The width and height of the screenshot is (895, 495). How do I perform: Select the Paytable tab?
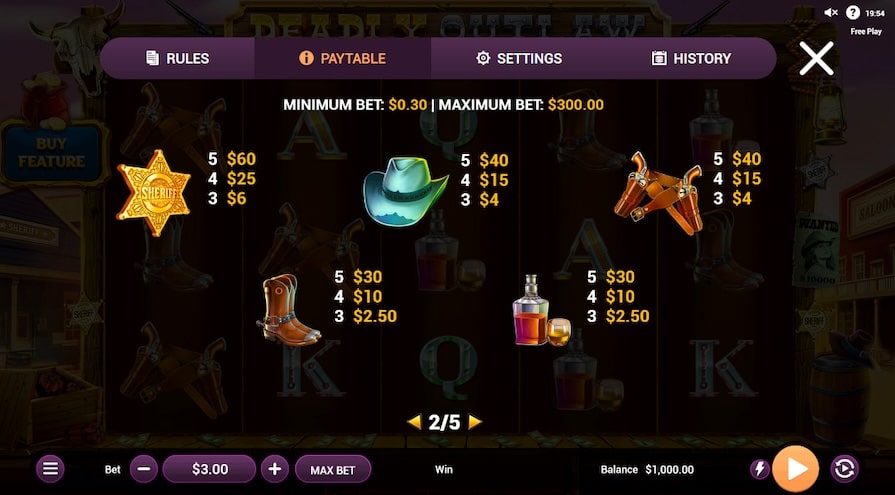343,58
